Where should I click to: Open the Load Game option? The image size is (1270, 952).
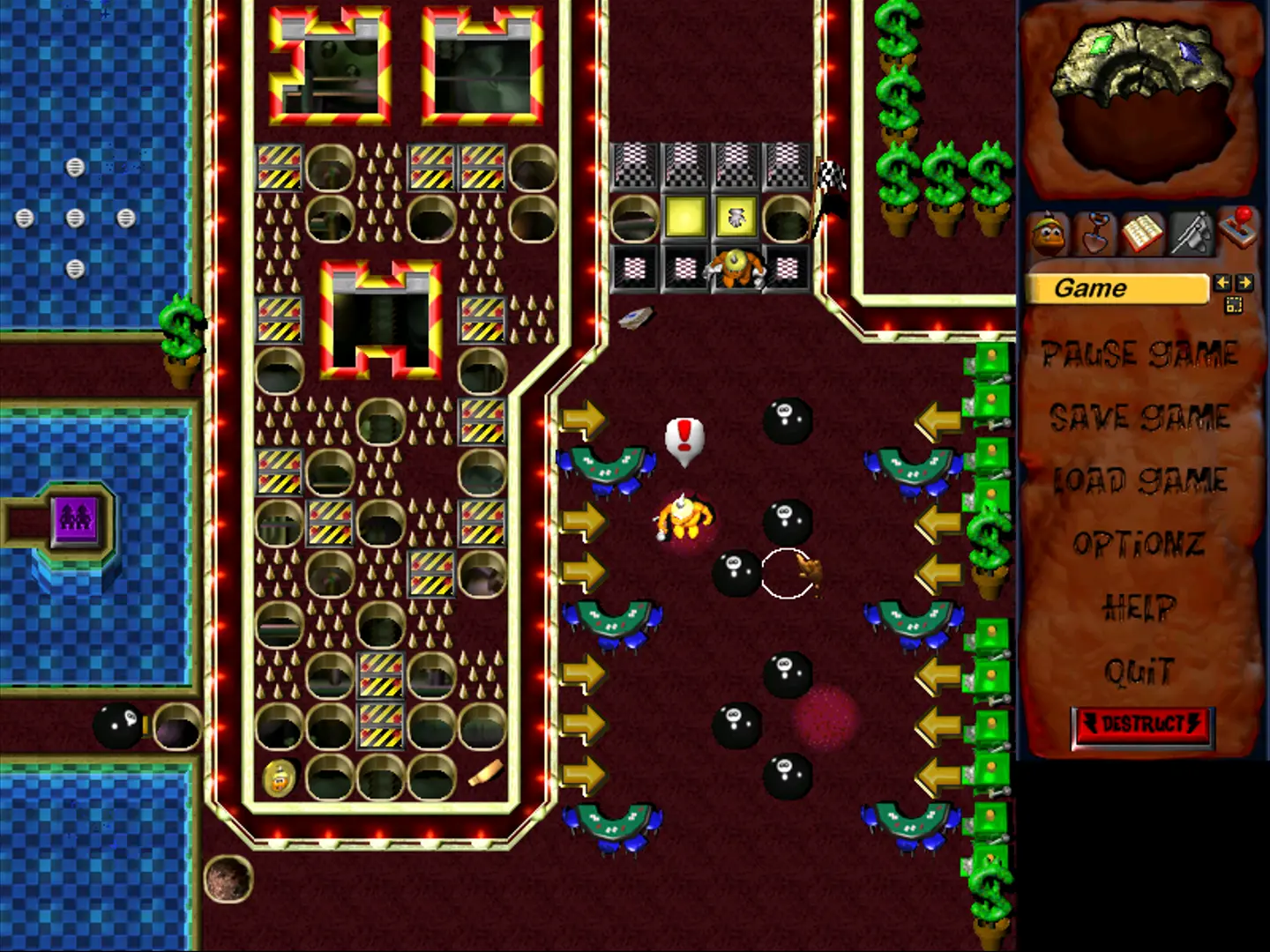coord(1139,480)
